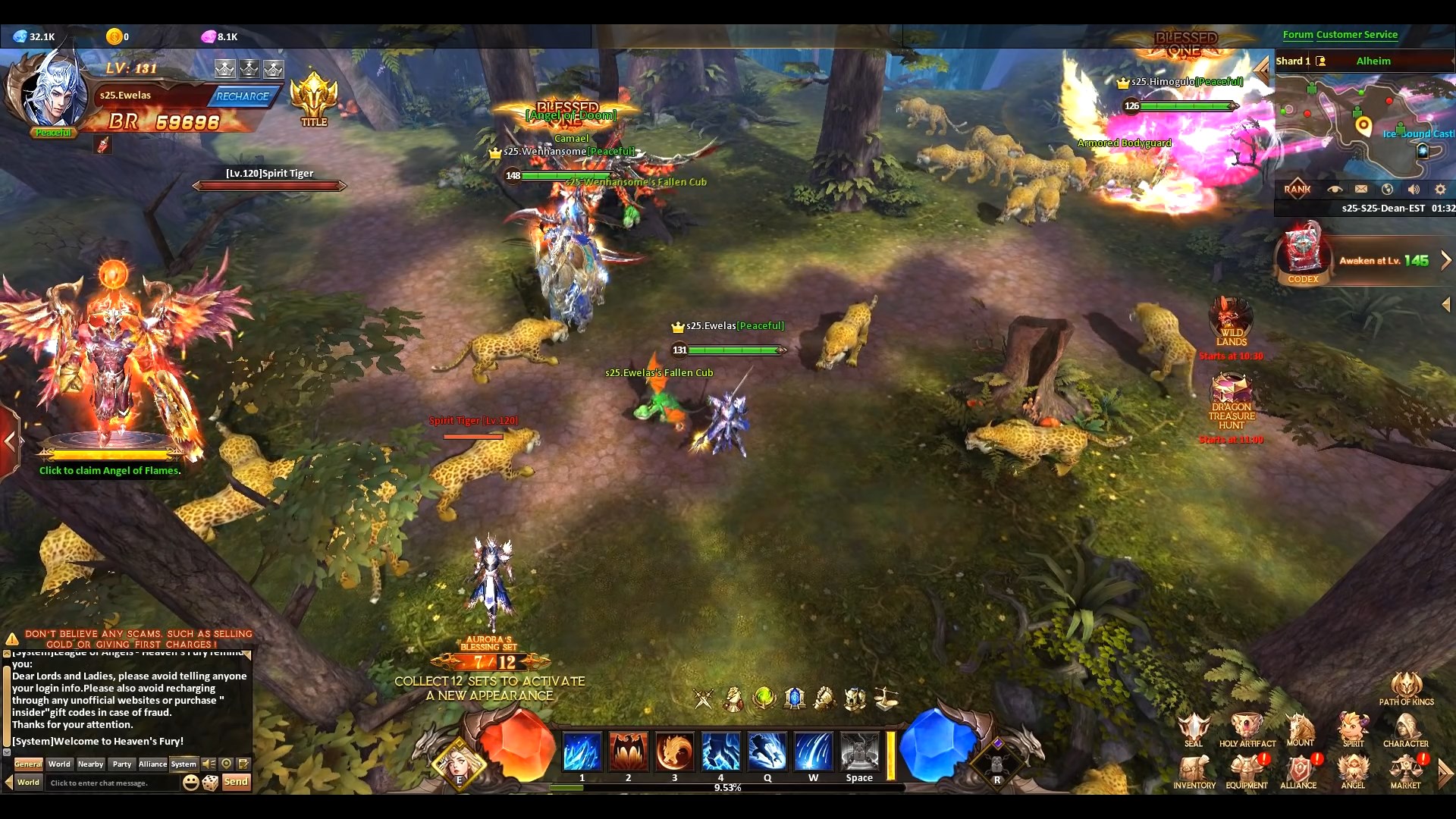The width and height of the screenshot is (1456, 819).
Task: Click the Aurora's Blessing Set 7/12 progress bar
Action: click(x=490, y=661)
